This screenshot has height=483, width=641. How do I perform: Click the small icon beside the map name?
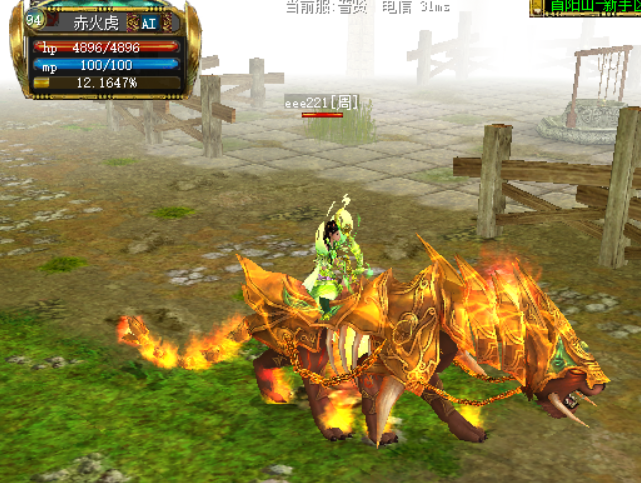pos(540,8)
